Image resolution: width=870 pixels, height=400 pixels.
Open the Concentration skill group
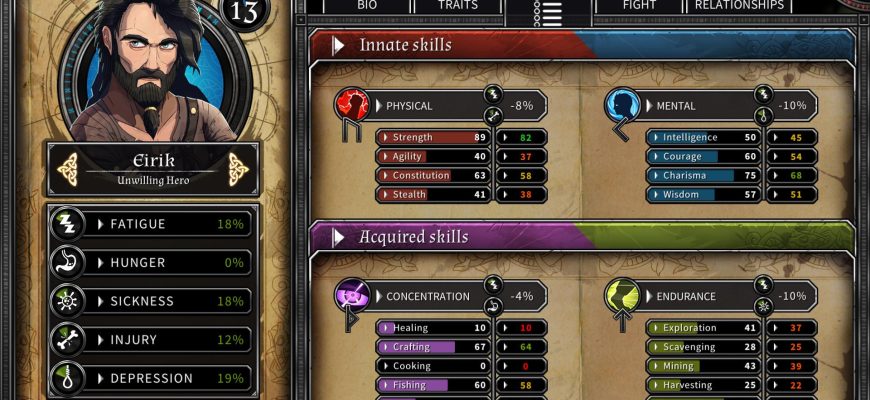(425, 296)
